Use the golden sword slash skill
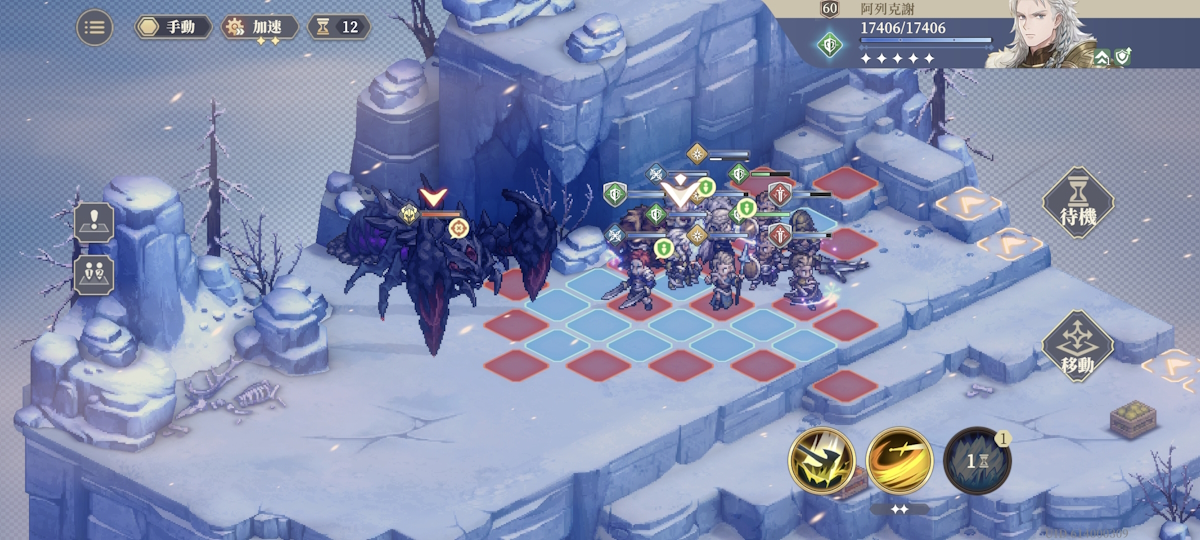The width and height of the screenshot is (1200, 540). (x=899, y=461)
